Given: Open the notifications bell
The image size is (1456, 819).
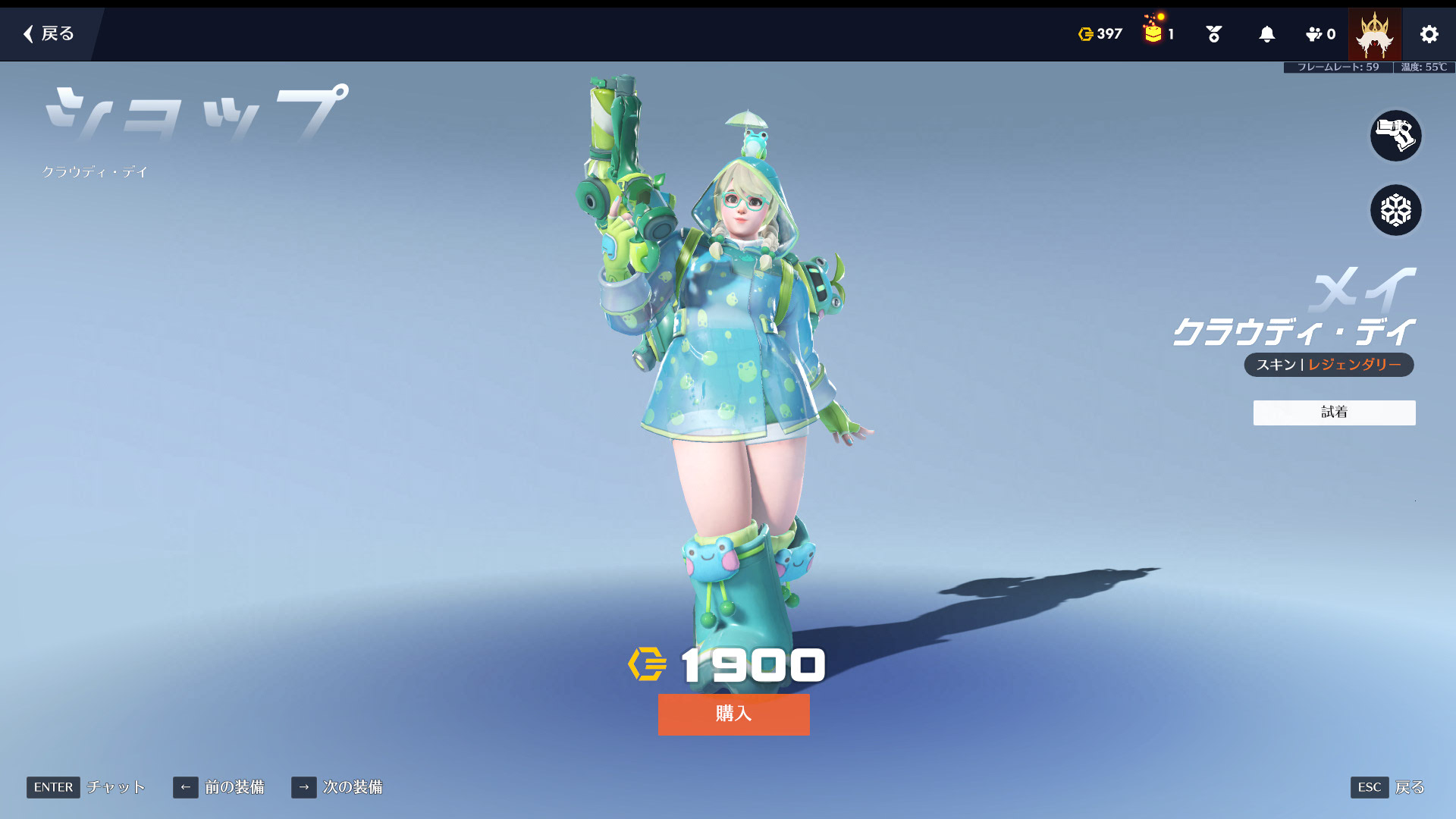Looking at the screenshot, I should click(1266, 34).
